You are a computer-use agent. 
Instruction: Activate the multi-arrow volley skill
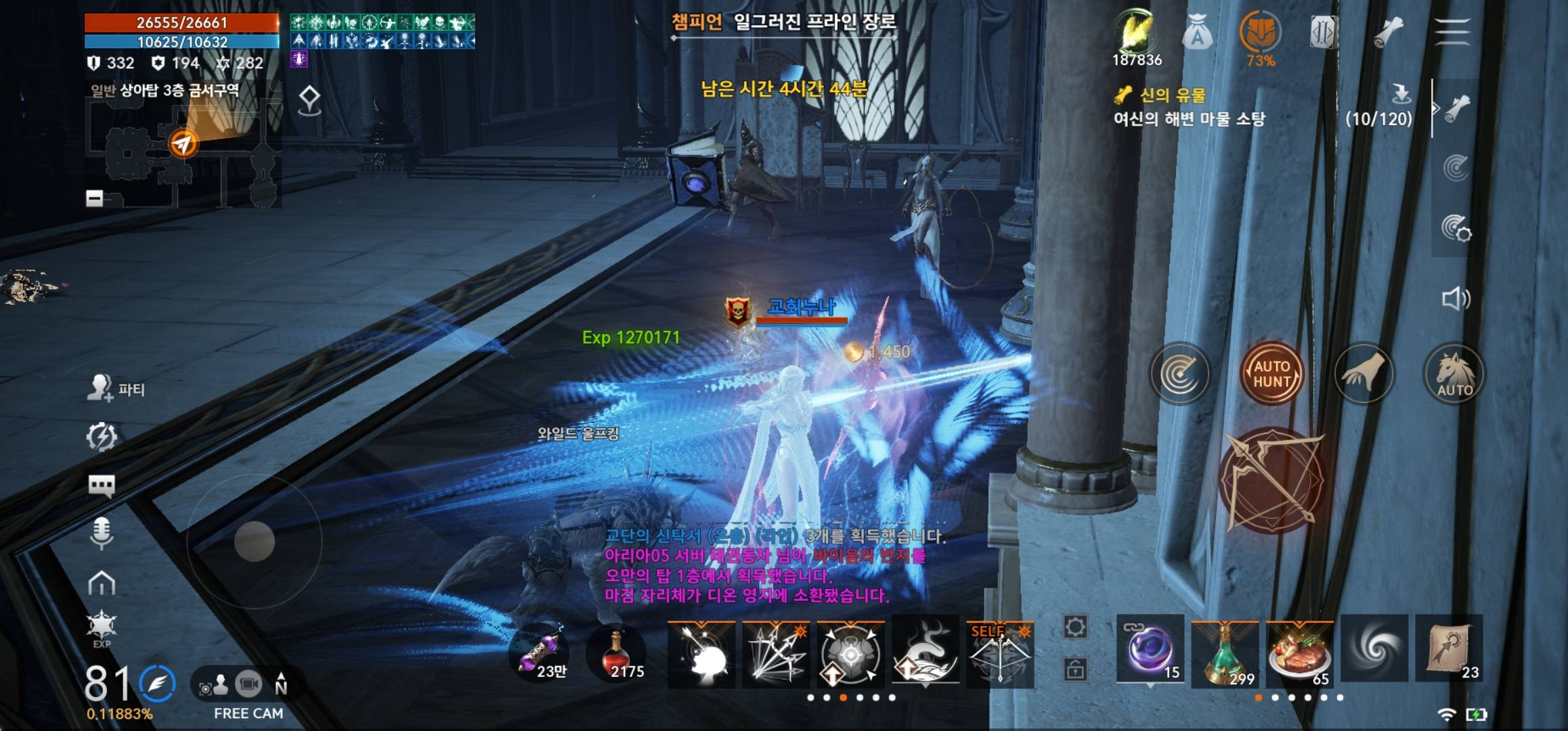coord(776,653)
